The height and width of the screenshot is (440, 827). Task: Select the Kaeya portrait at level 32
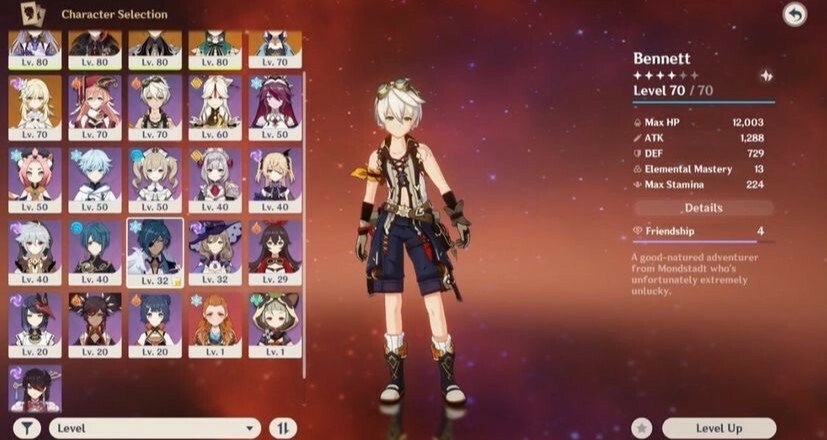click(x=155, y=248)
